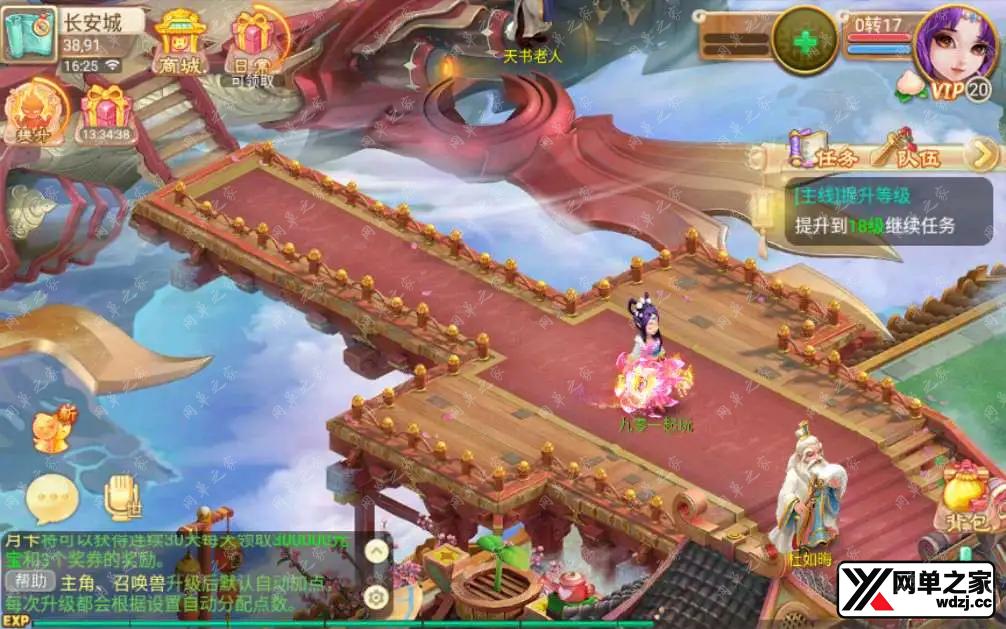Tap the hand microphone voice icon
The image size is (1006, 629).
click(x=122, y=497)
